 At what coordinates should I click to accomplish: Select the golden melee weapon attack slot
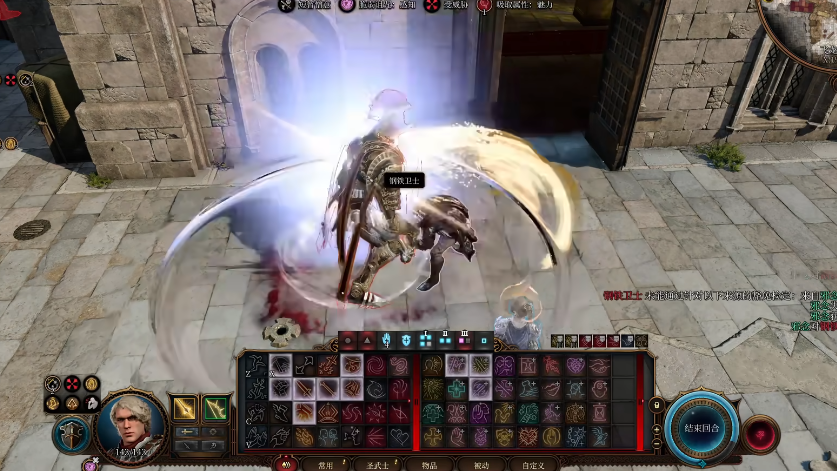coord(185,408)
